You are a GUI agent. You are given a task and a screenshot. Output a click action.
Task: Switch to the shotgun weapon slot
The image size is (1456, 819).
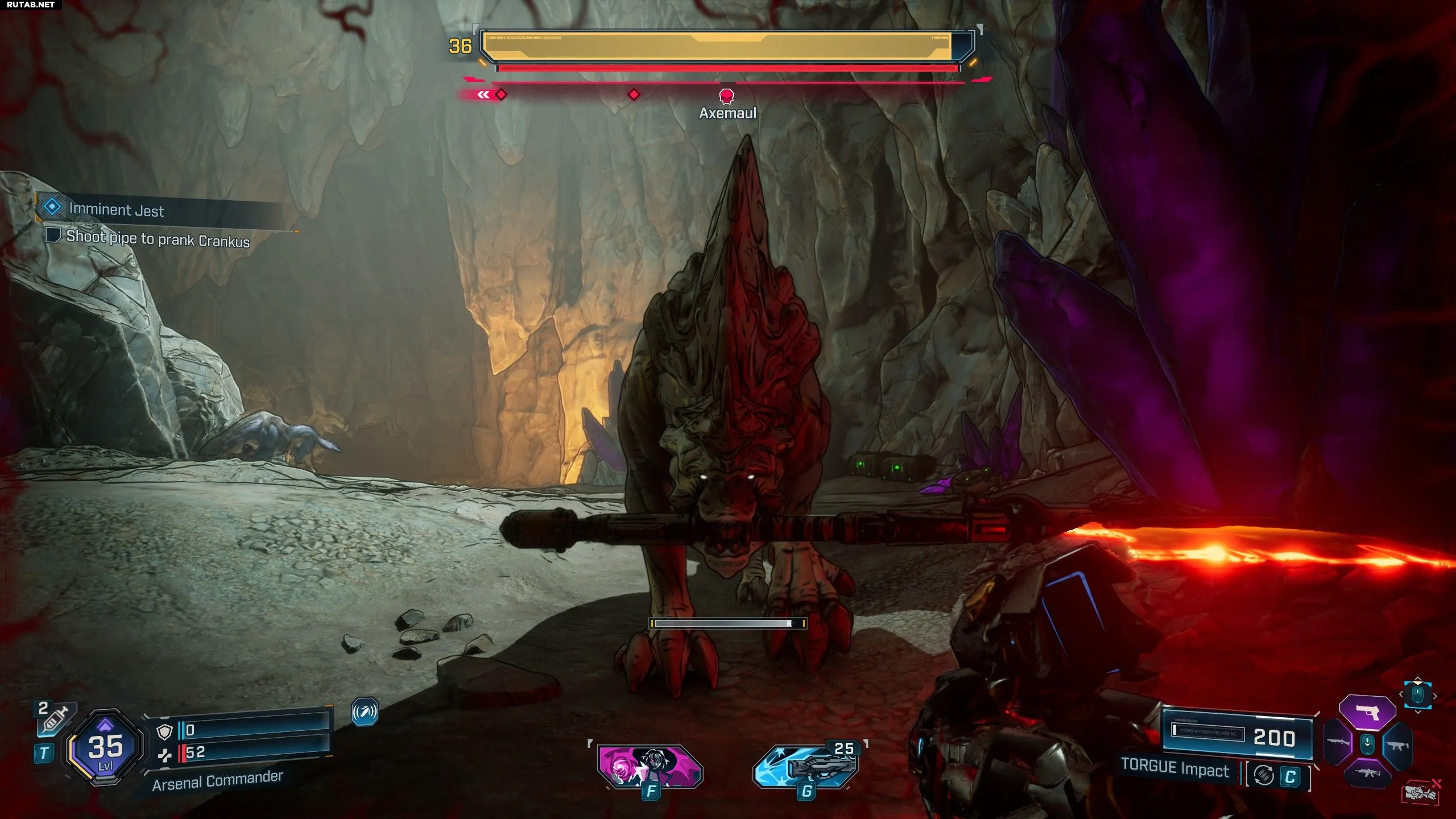[x=1338, y=743]
